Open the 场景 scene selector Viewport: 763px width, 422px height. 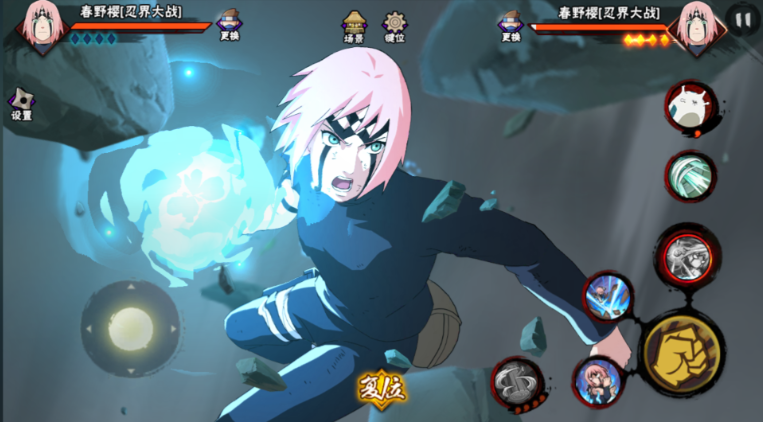354,24
